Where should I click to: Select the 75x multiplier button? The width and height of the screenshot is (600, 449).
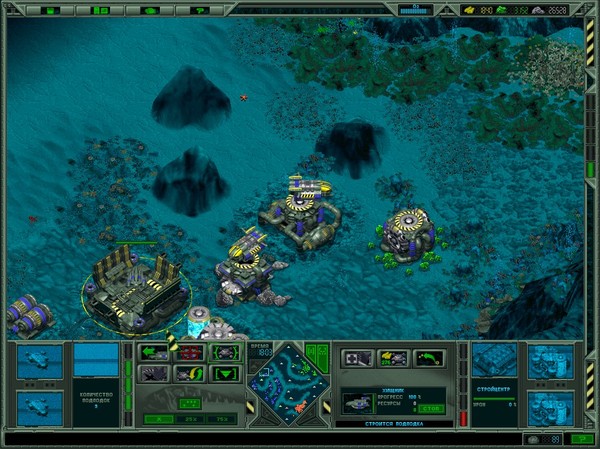220,419
